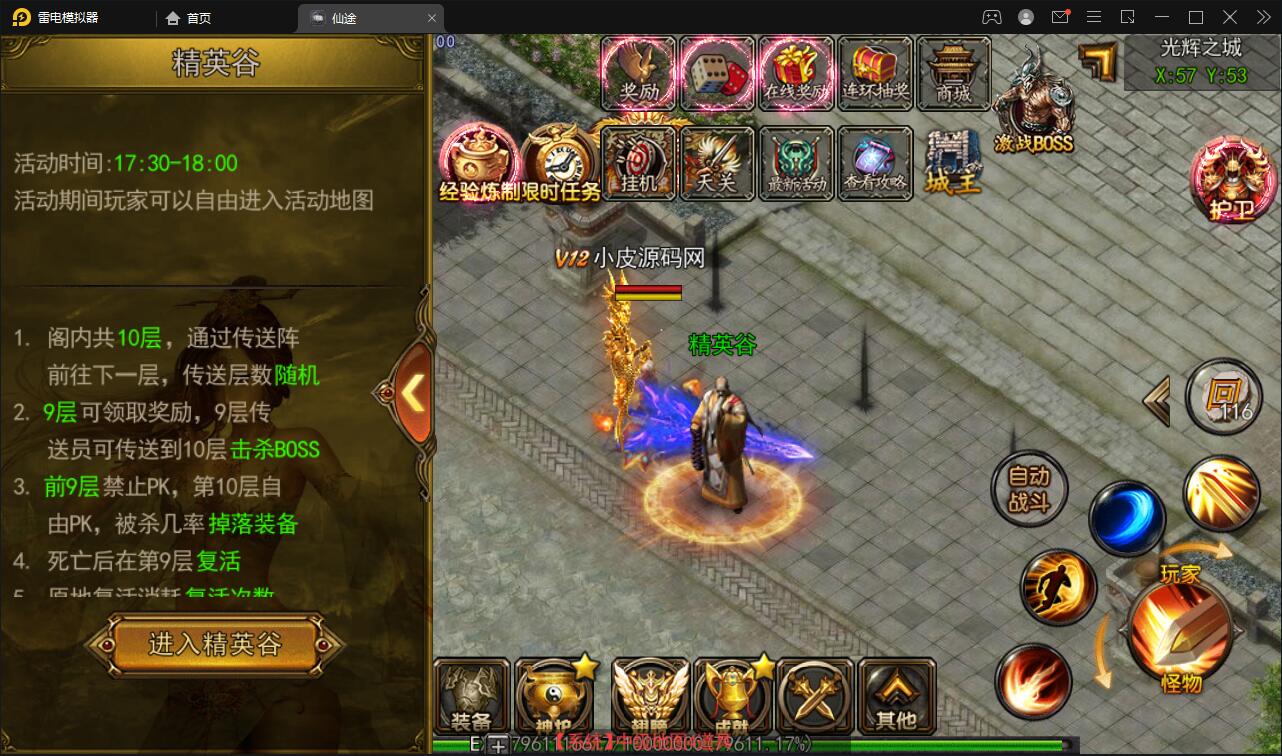Expand the 其他 menu
The image size is (1282, 756).
896,695
